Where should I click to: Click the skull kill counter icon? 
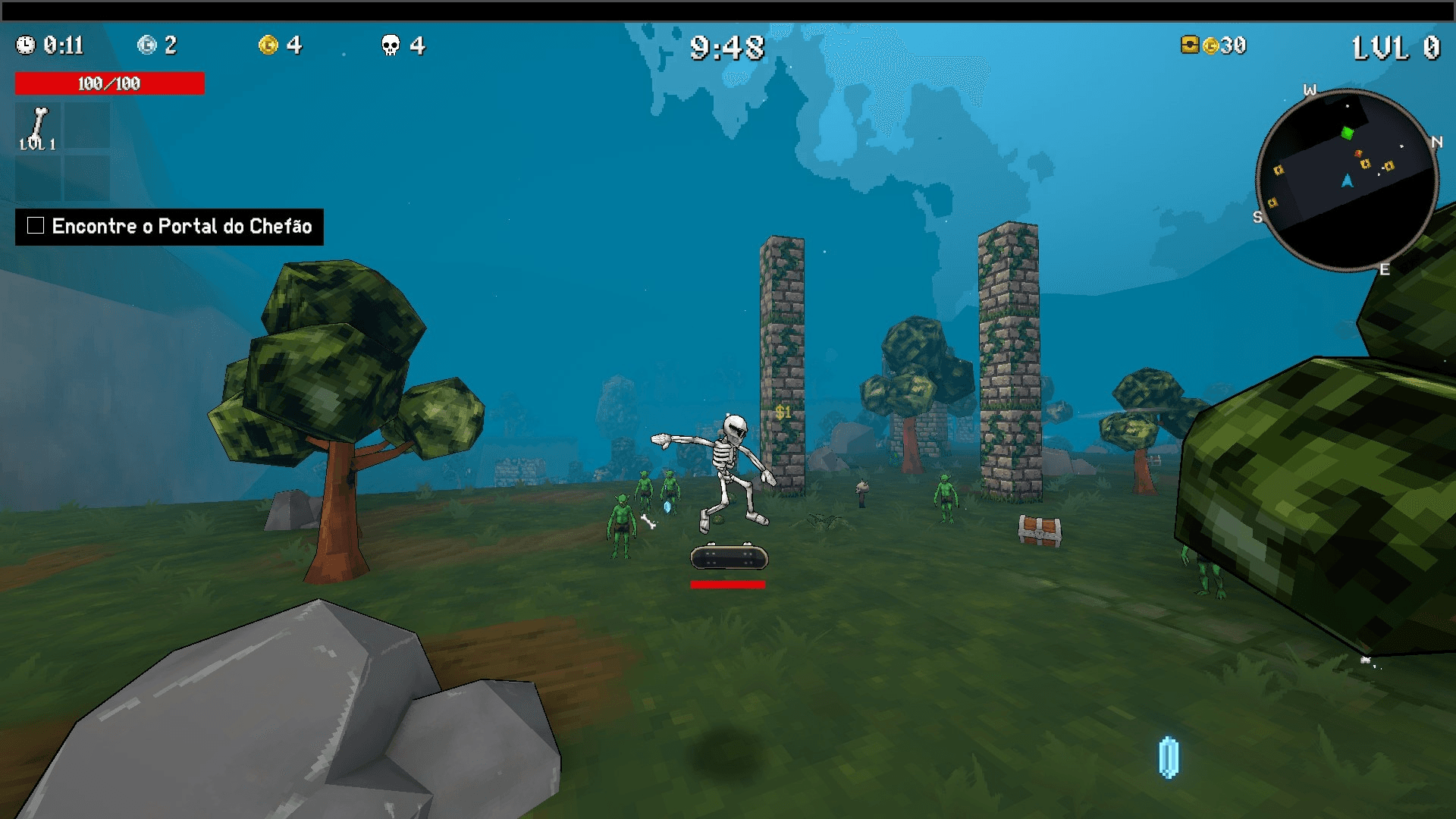(389, 45)
